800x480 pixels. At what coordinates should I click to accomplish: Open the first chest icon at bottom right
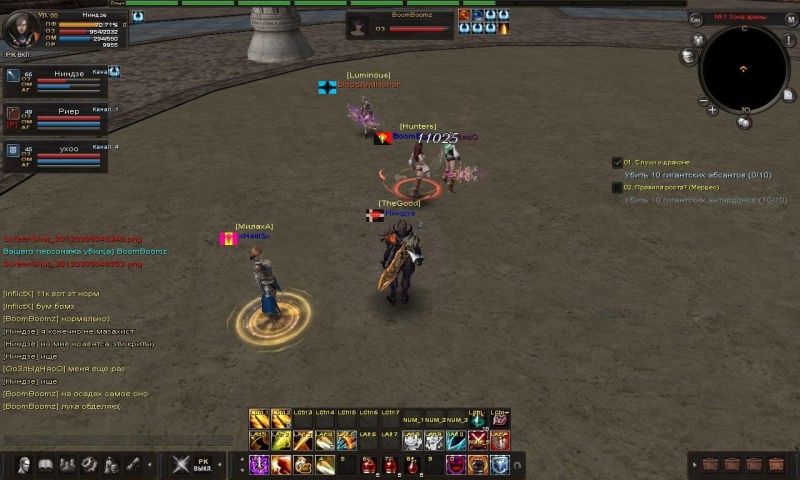click(x=711, y=464)
